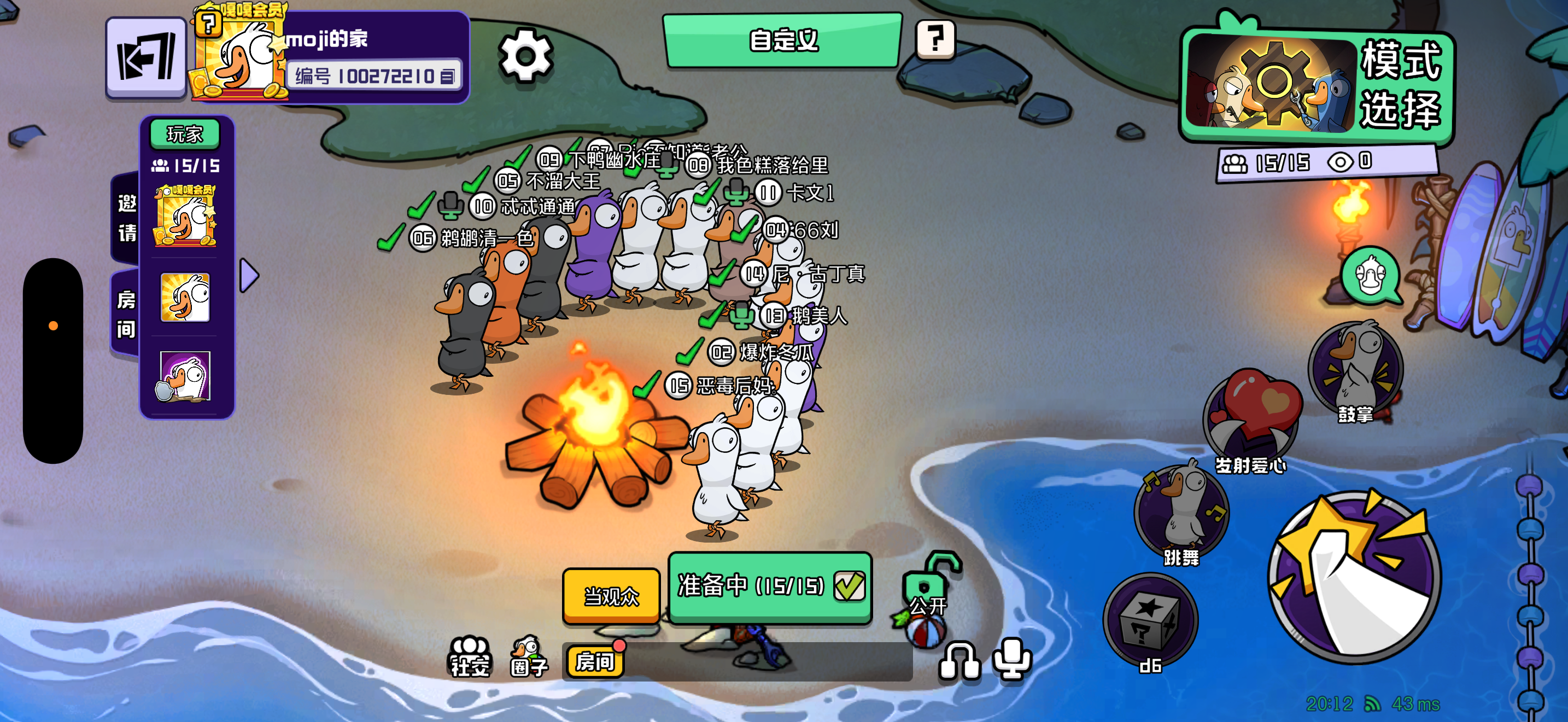Select the 房间 chat channel

coord(595,661)
